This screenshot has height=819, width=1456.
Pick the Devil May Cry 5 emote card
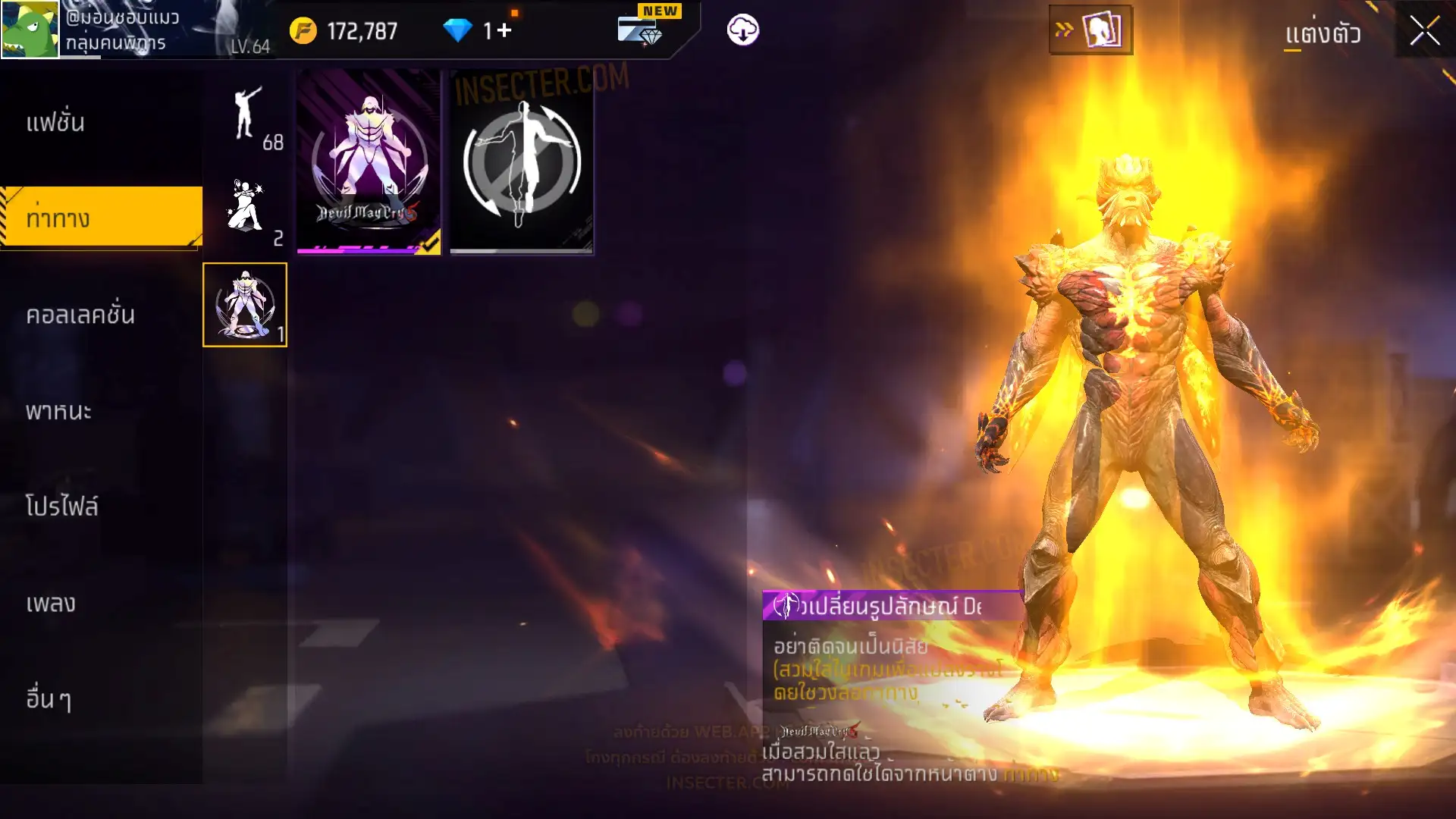[x=369, y=162]
